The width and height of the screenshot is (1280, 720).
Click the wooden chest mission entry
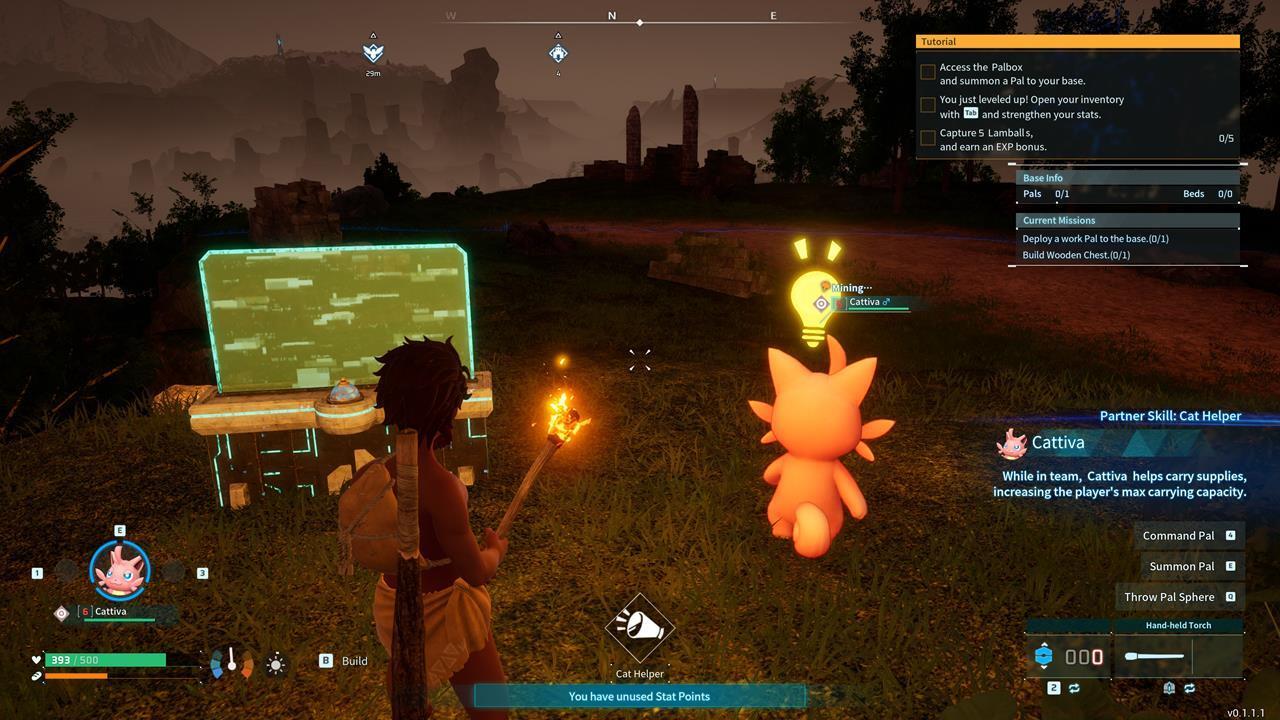click(x=1076, y=255)
